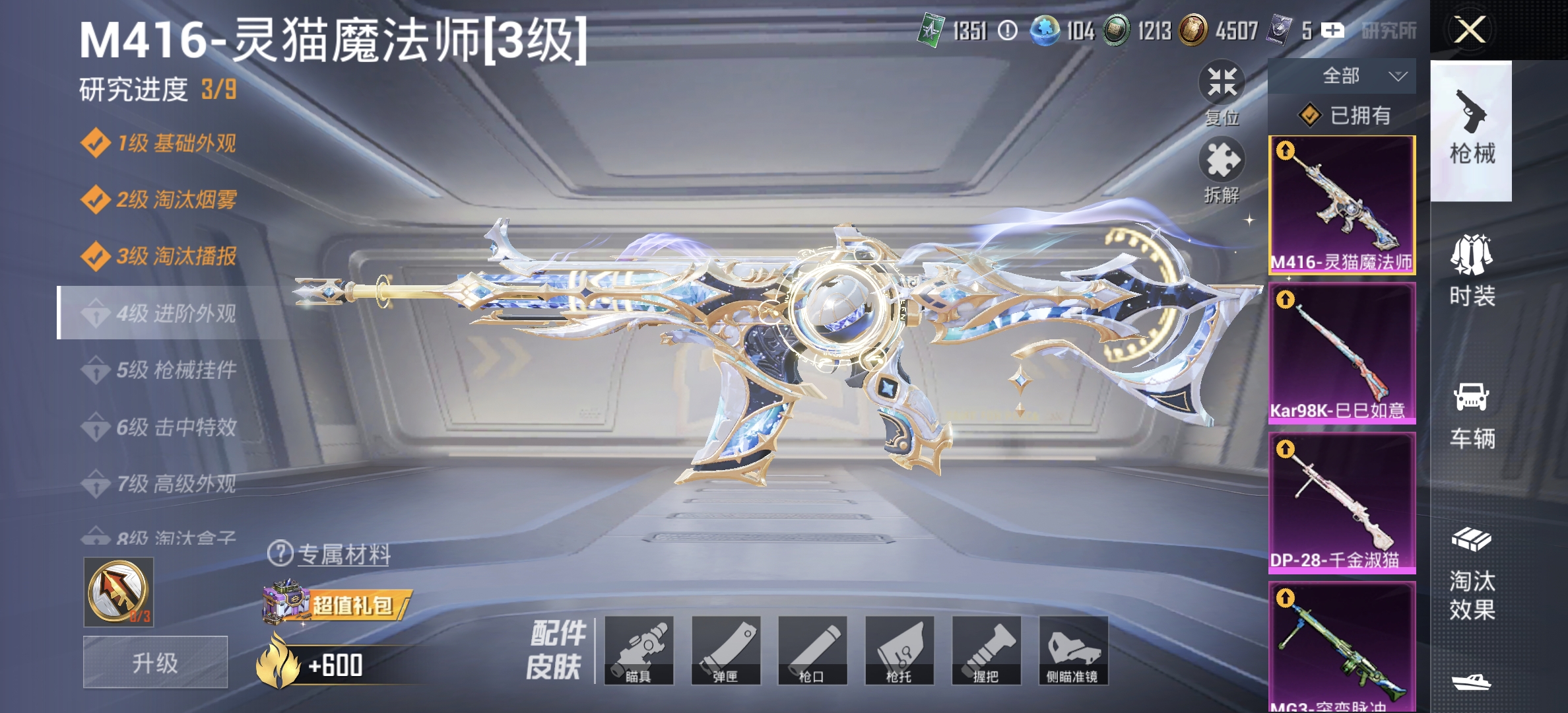Expand the 全部 filter dropdown
The width and height of the screenshot is (1568, 713).
pos(1344,75)
